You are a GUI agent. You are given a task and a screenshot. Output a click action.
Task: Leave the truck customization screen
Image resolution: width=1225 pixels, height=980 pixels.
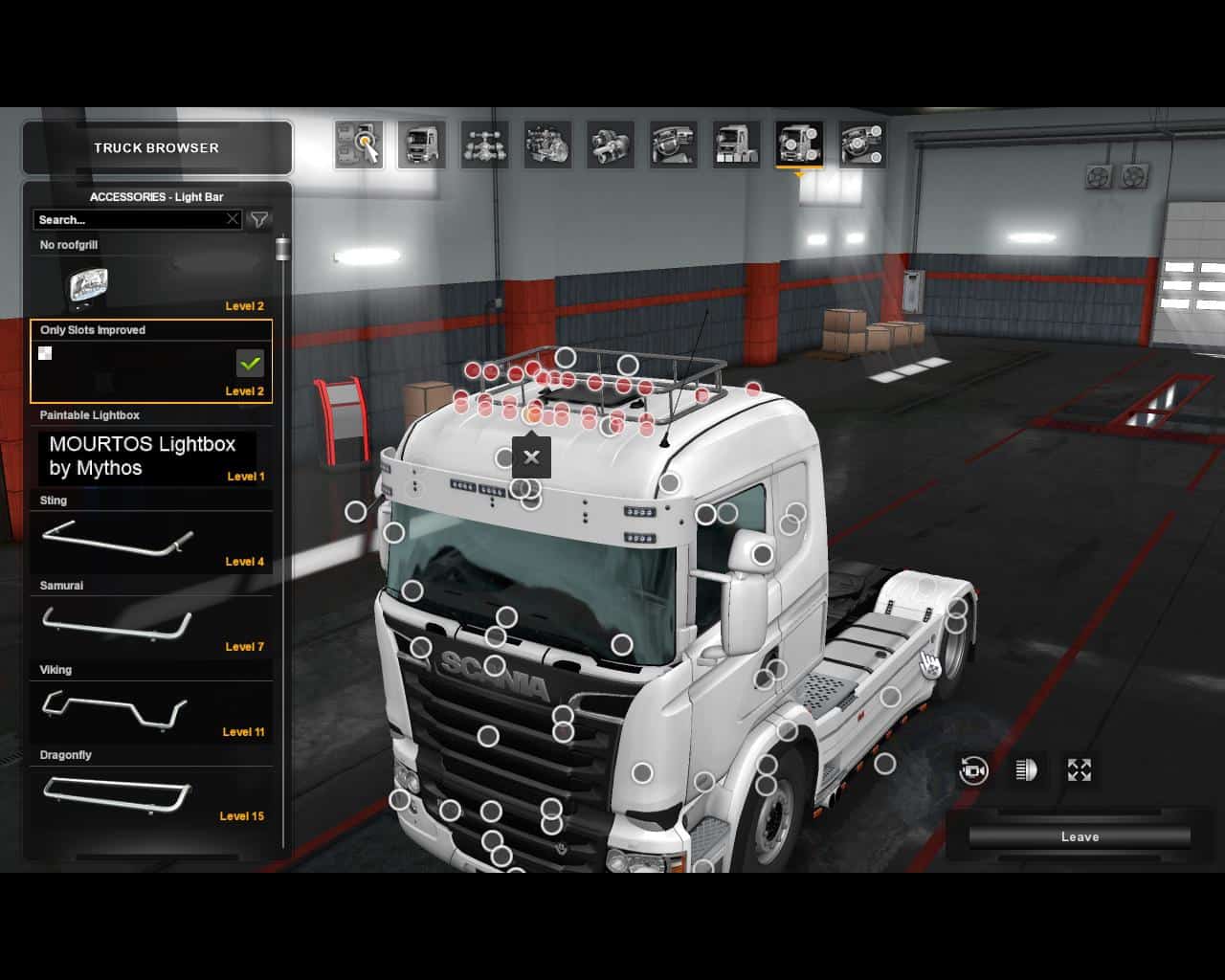pos(1080,837)
